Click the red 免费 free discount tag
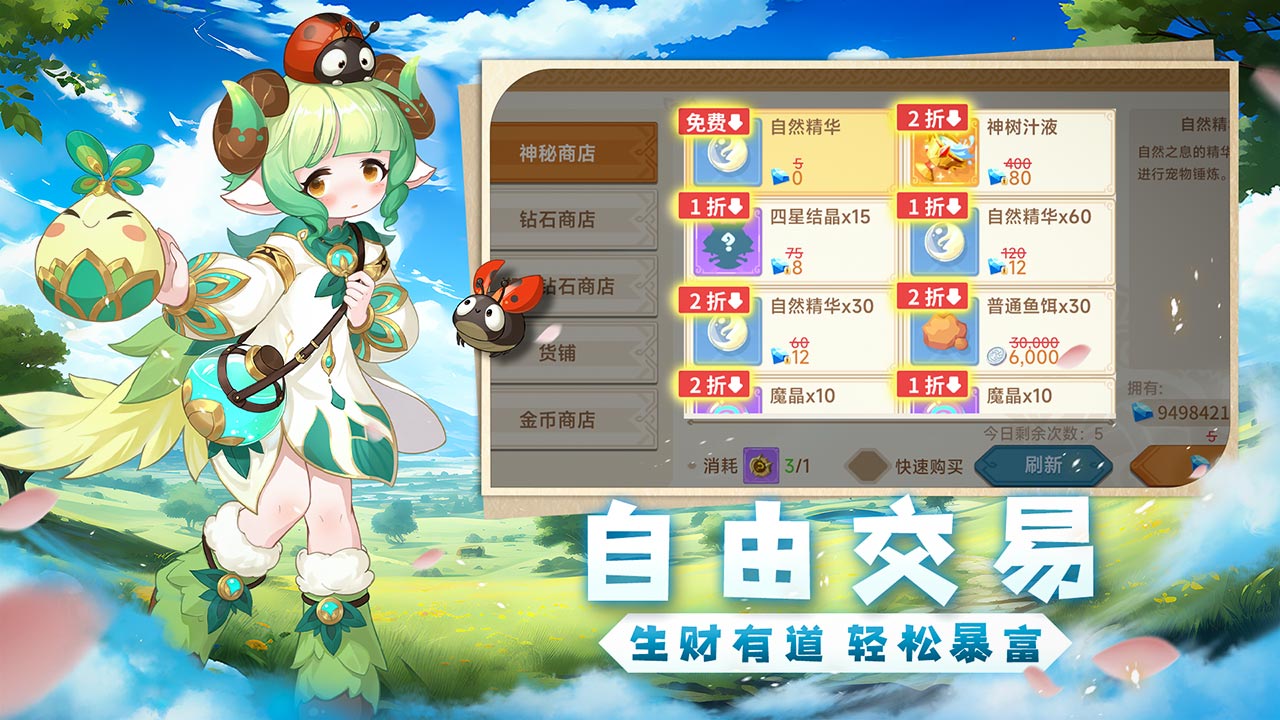The image size is (1280, 720). point(713,120)
